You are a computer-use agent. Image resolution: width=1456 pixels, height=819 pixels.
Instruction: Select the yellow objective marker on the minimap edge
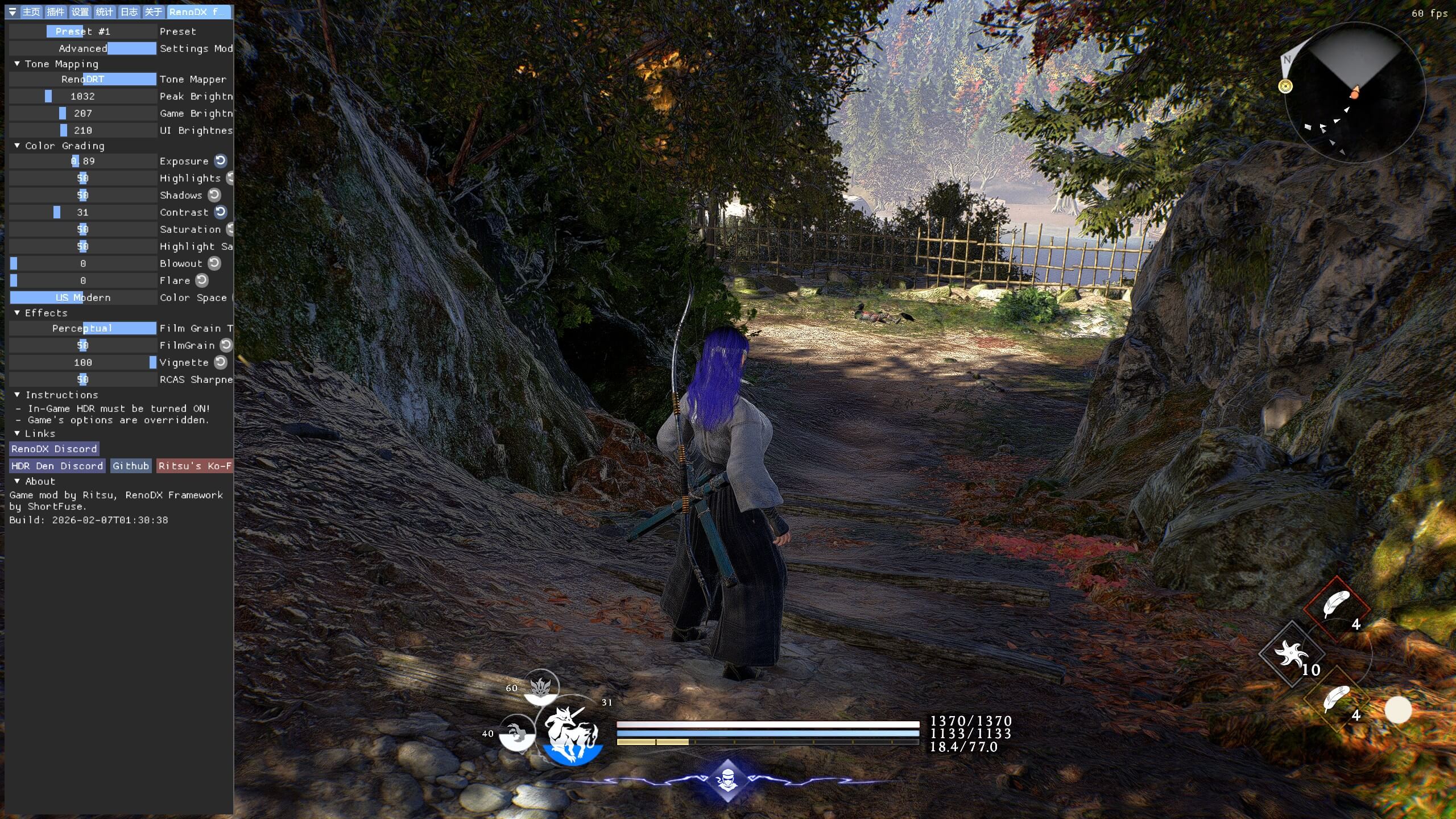tap(1285, 86)
